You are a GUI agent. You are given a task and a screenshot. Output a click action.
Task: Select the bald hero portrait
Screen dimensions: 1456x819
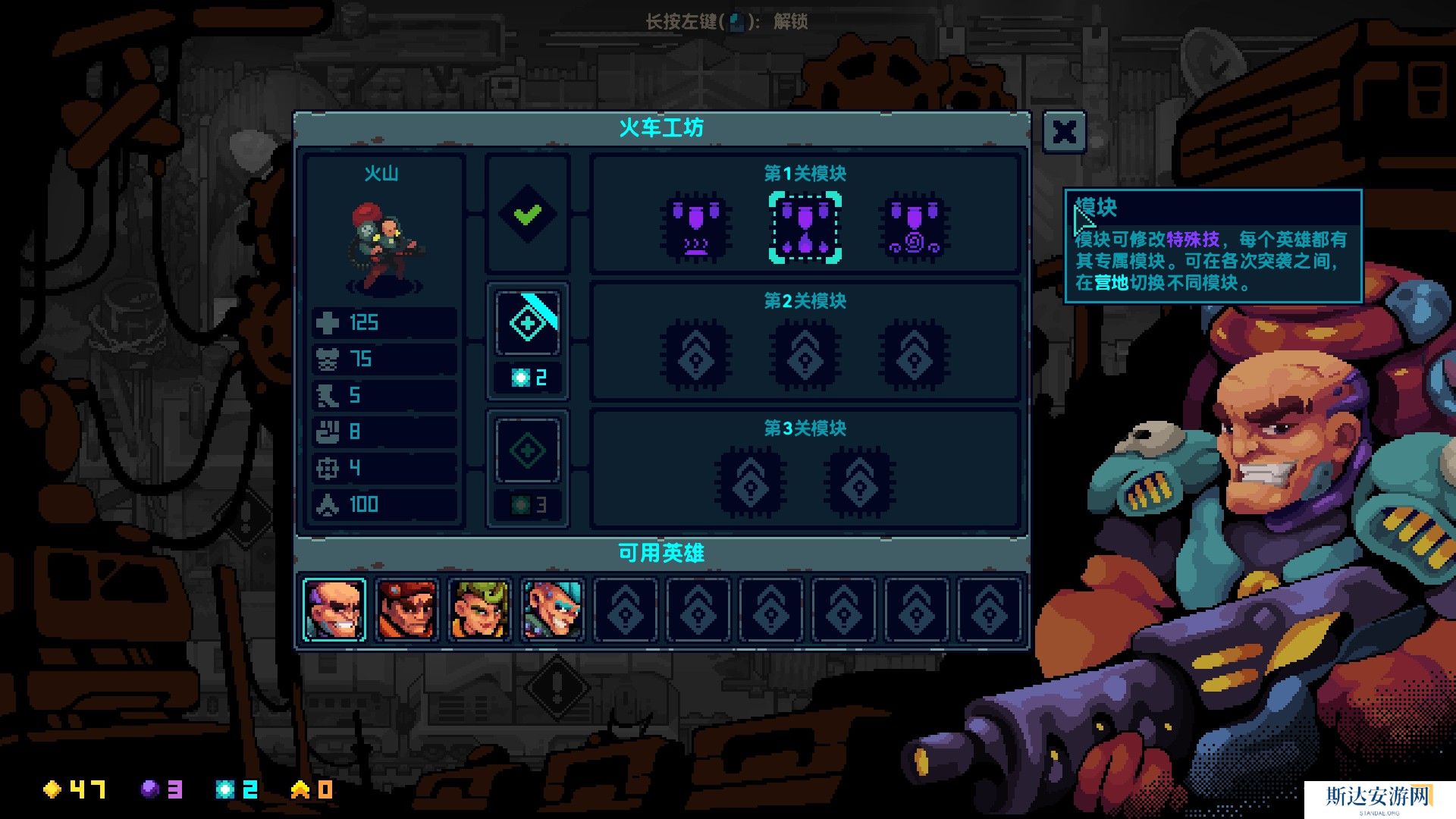pyautogui.click(x=334, y=609)
